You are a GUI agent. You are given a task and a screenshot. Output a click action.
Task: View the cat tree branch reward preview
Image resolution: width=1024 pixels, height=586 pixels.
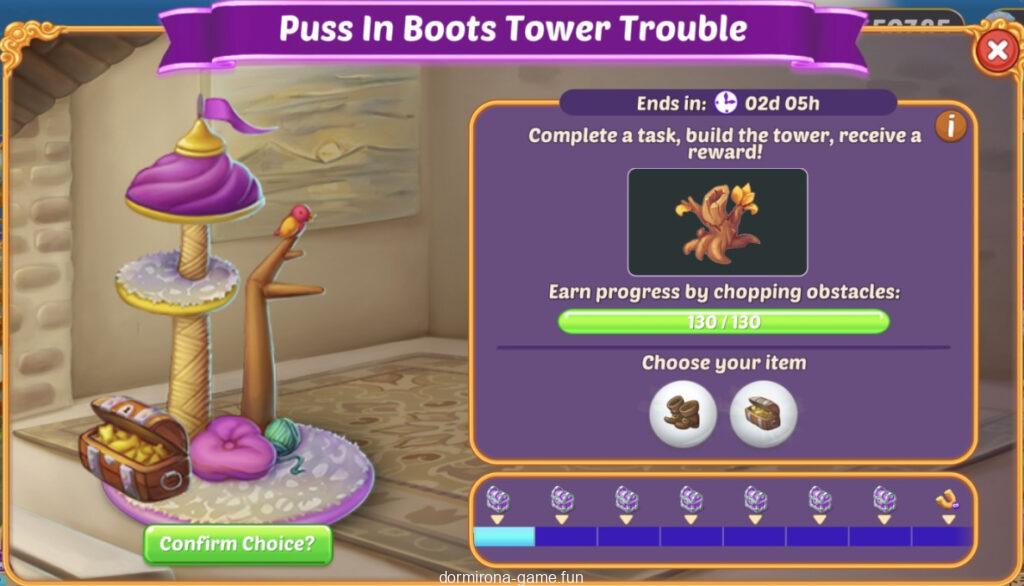click(x=717, y=222)
